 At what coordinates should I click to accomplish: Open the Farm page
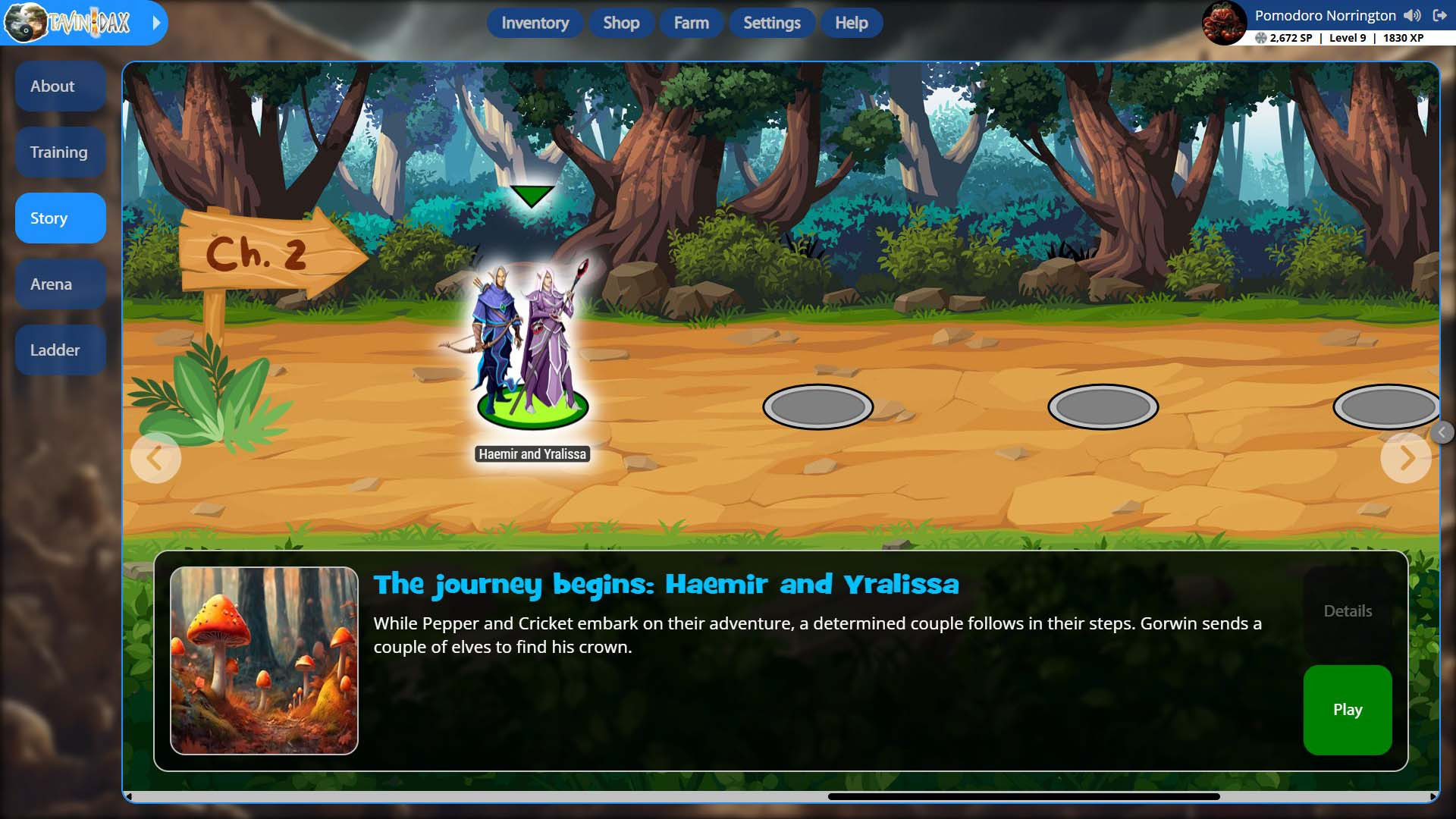pos(691,23)
